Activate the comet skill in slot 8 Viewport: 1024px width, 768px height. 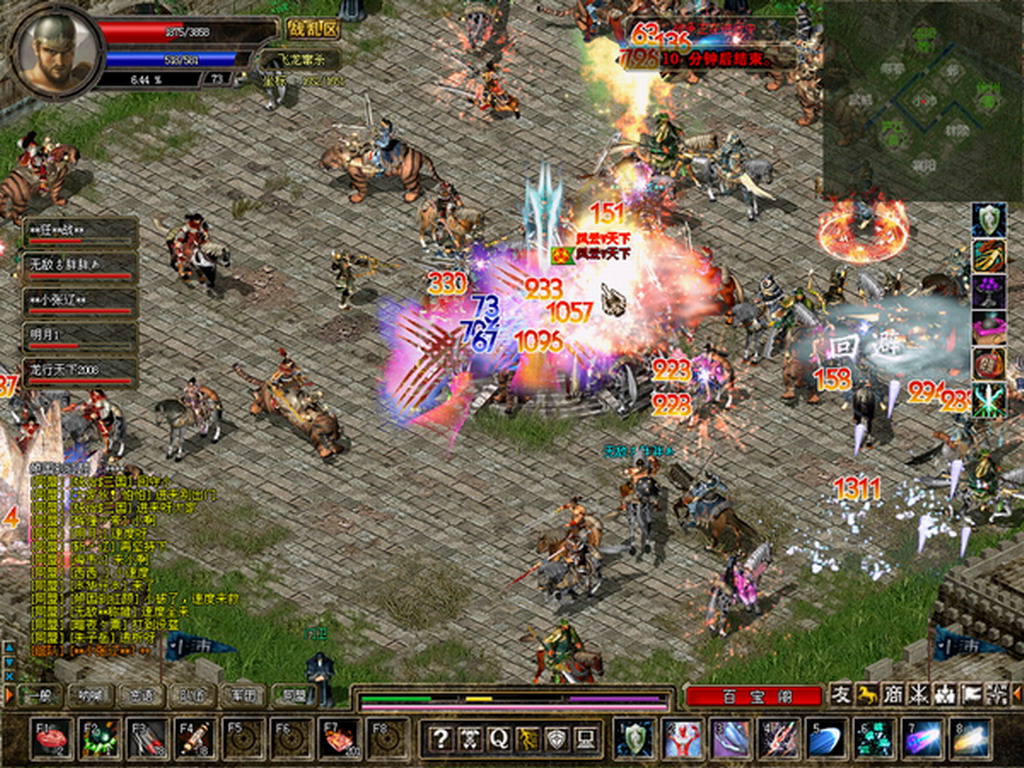click(x=970, y=739)
